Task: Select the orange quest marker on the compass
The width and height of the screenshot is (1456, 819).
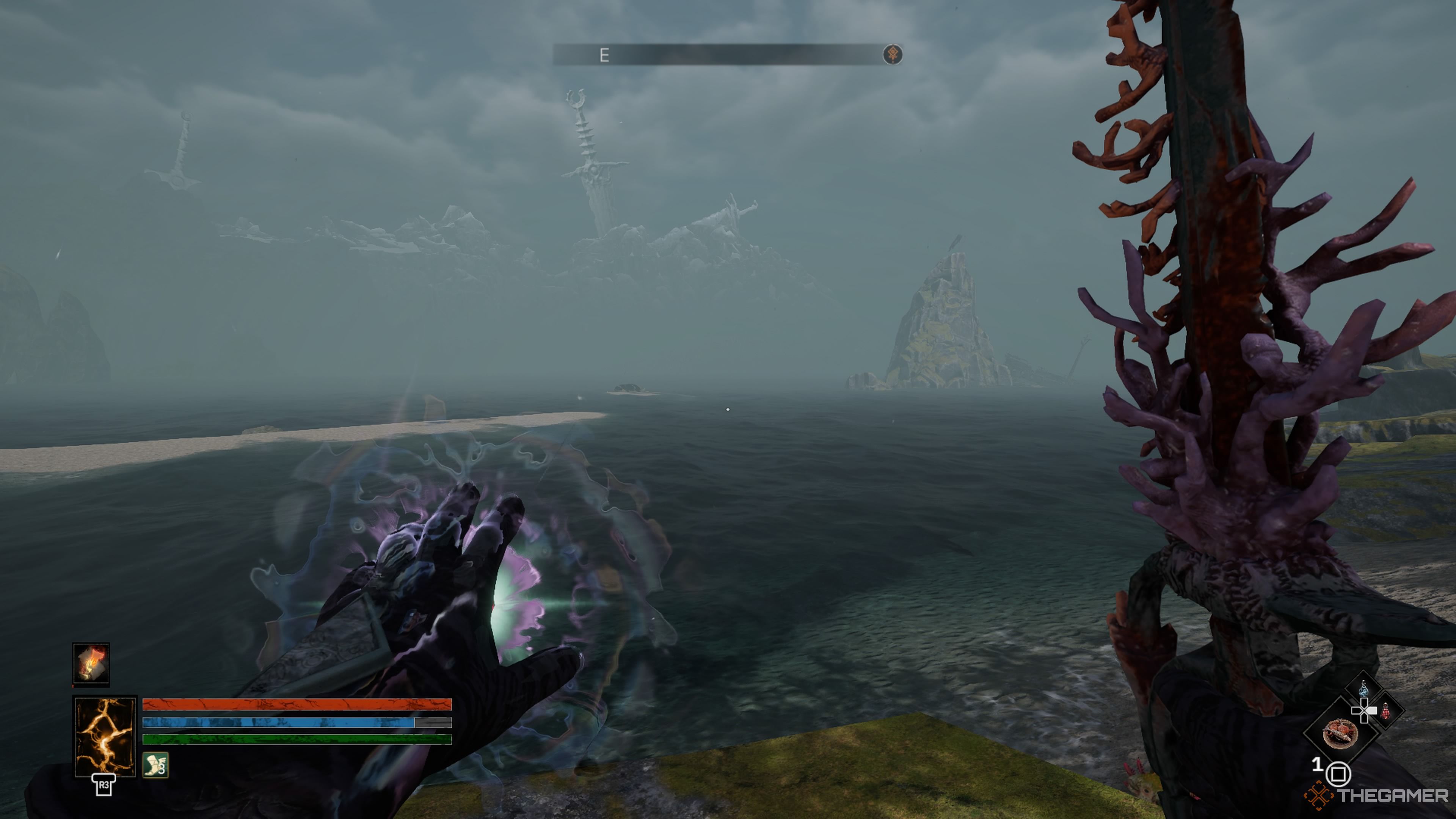Action: coord(893,55)
